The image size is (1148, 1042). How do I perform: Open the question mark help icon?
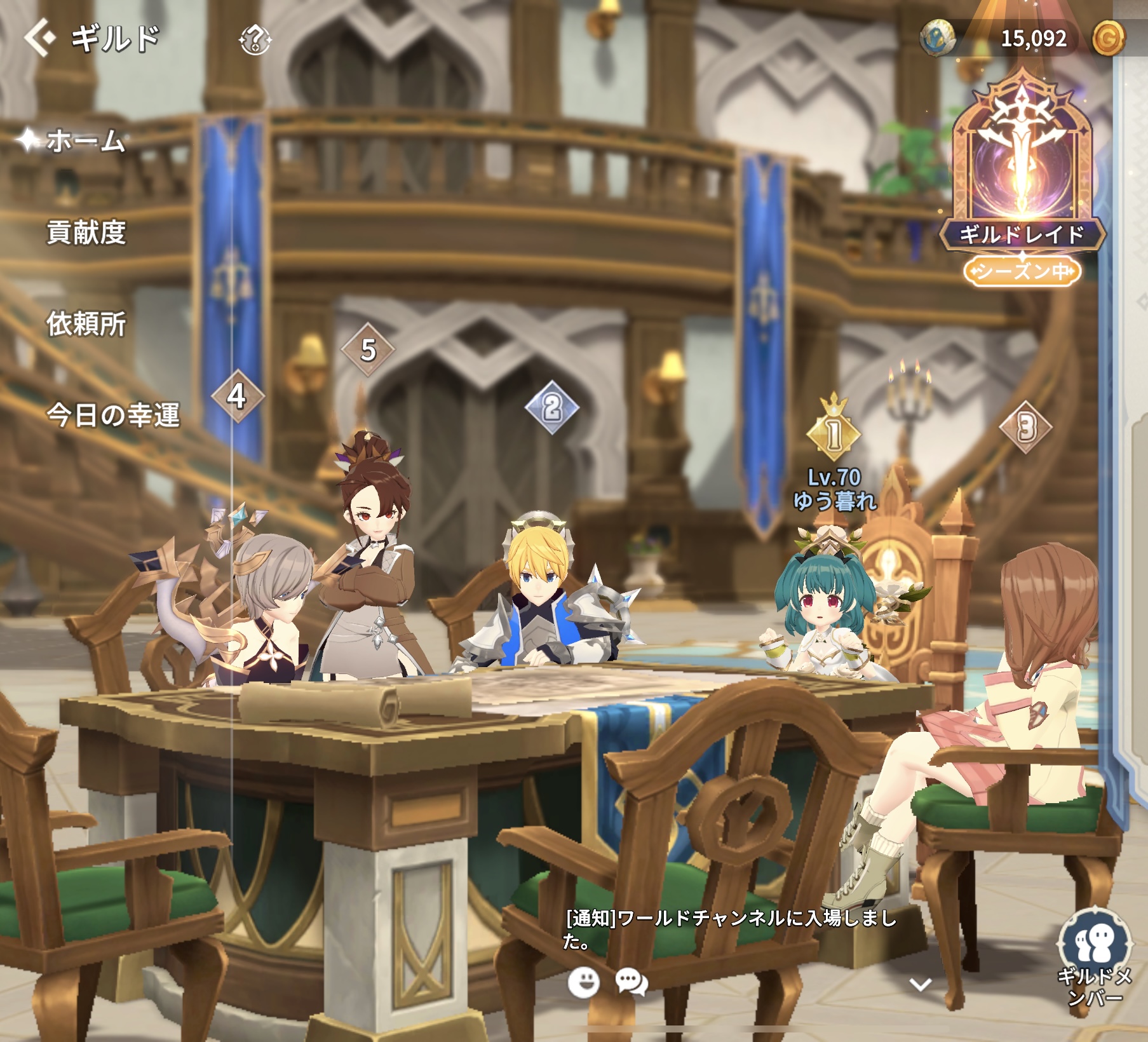pos(255,40)
